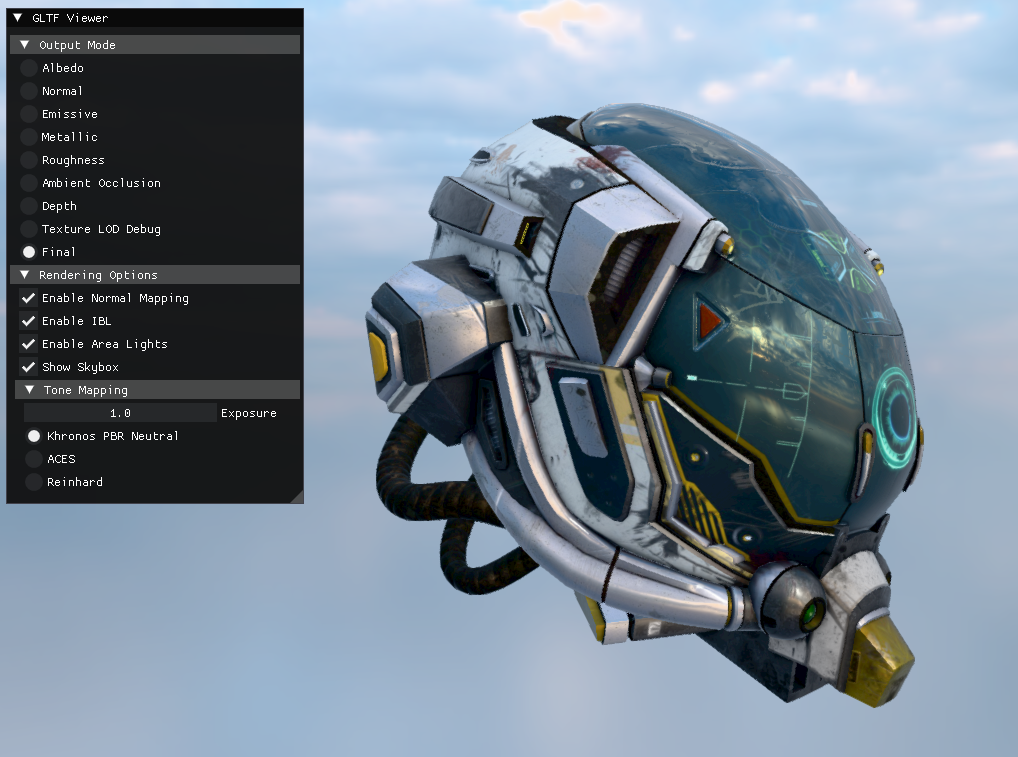Click the Exposure slider field
1018x757 pixels.
click(x=120, y=413)
